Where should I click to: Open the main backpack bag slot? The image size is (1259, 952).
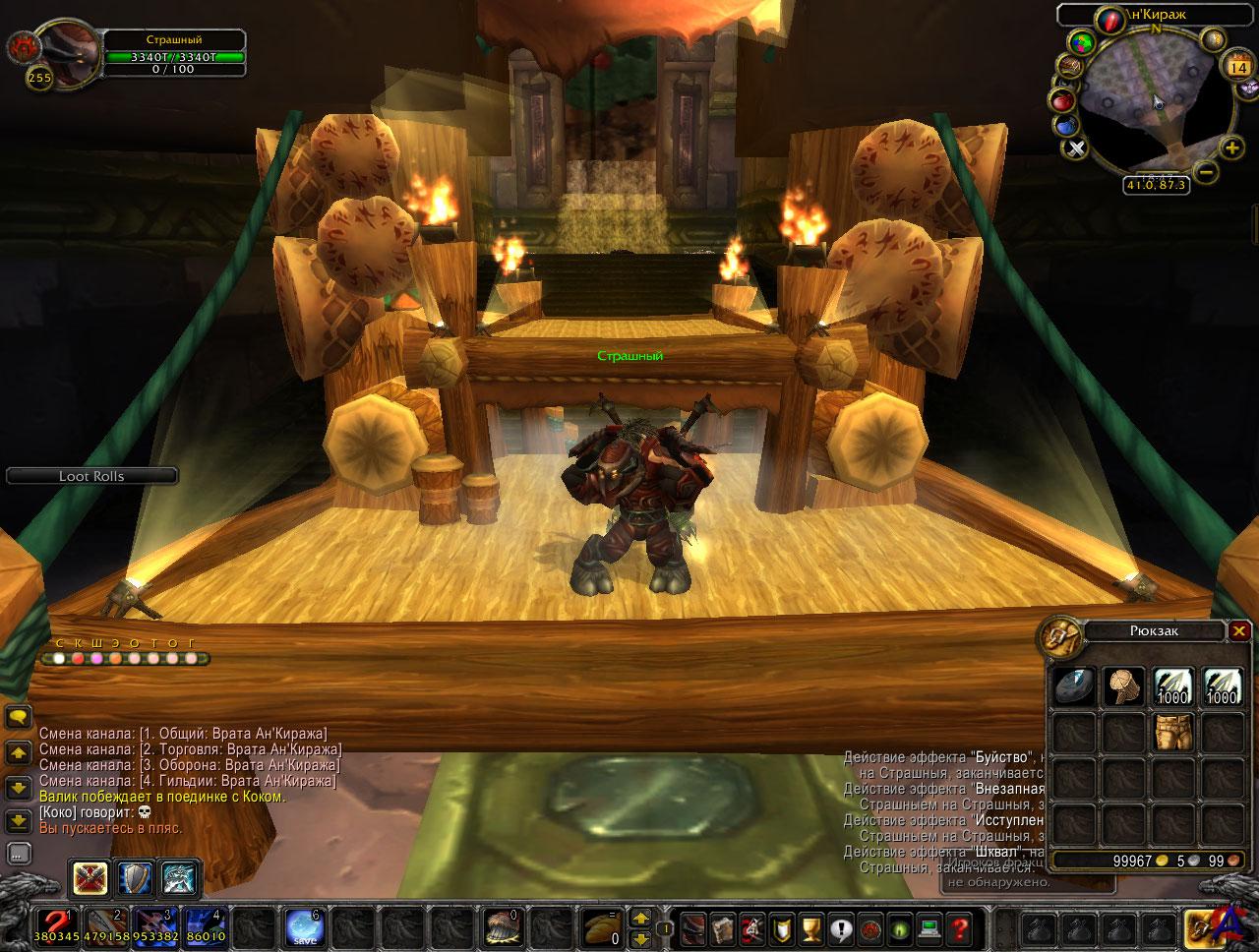[1202, 927]
